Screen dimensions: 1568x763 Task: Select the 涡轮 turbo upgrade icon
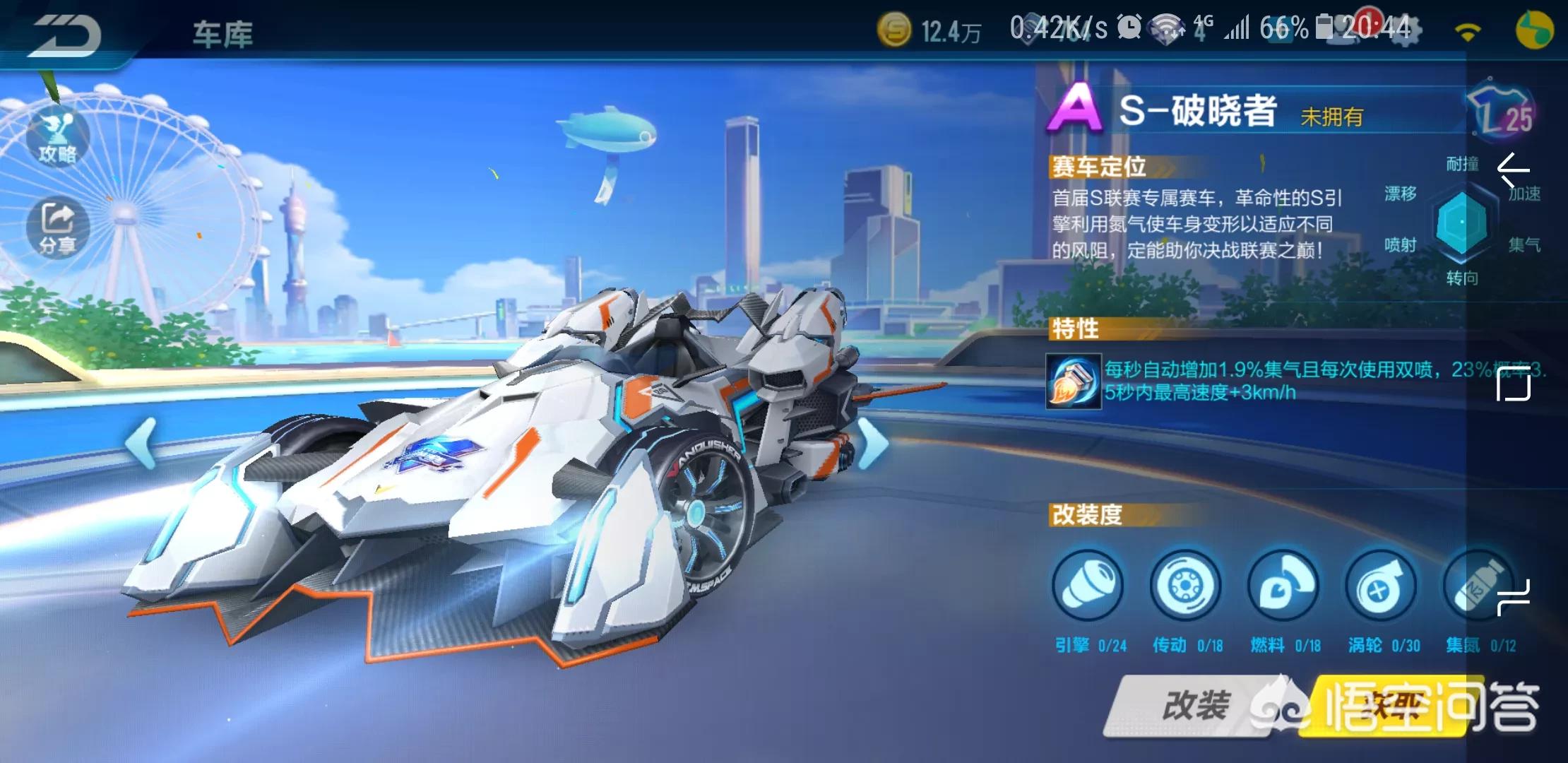point(1382,586)
